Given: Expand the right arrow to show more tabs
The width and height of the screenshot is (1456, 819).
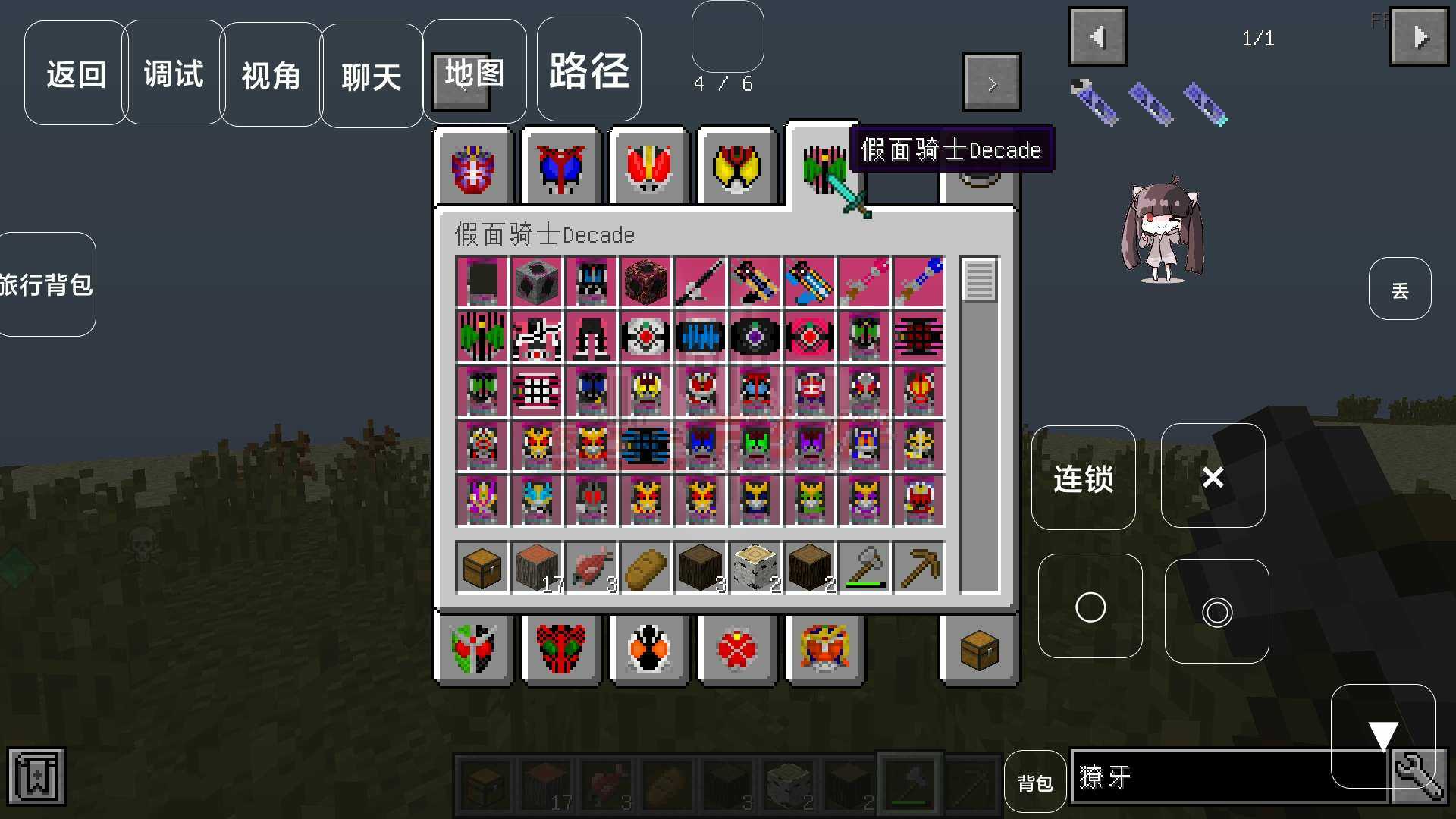Looking at the screenshot, I should click(x=992, y=82).
